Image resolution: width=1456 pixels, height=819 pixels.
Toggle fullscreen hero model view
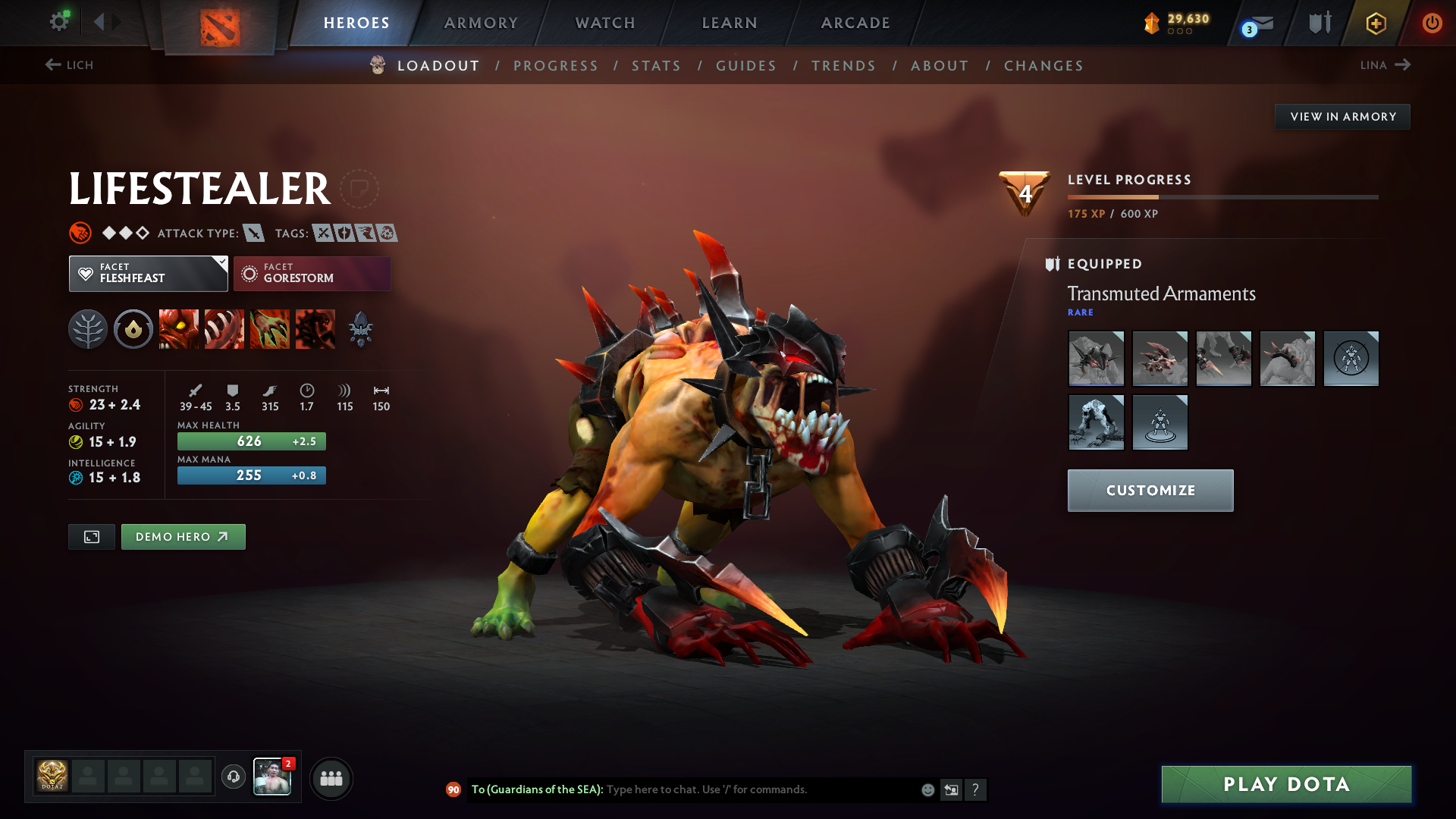tap(92, 537)
